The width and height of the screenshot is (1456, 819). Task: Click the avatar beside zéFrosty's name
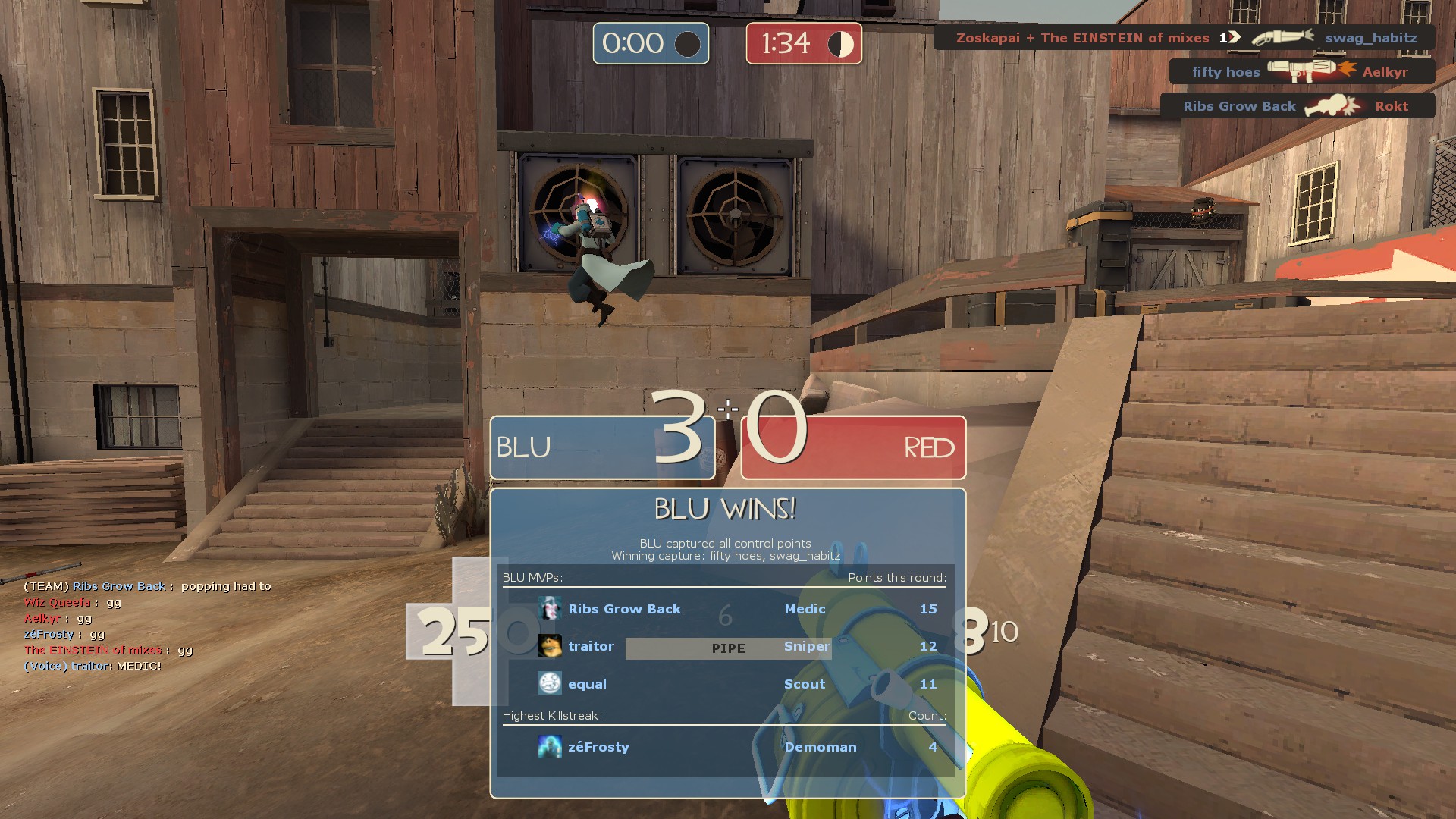pos(550,747)
